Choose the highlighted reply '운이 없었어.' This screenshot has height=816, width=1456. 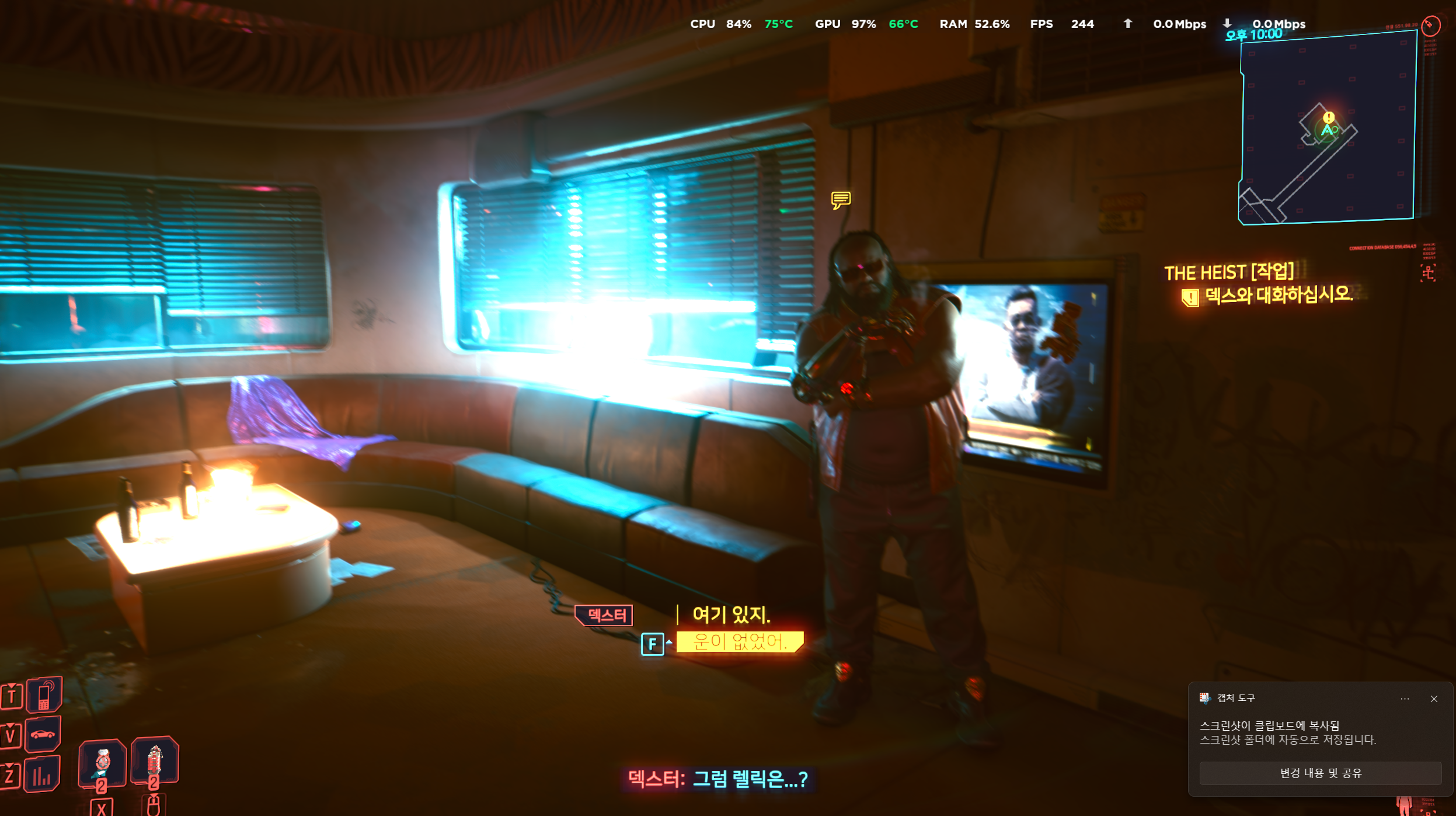click(740, 642)
